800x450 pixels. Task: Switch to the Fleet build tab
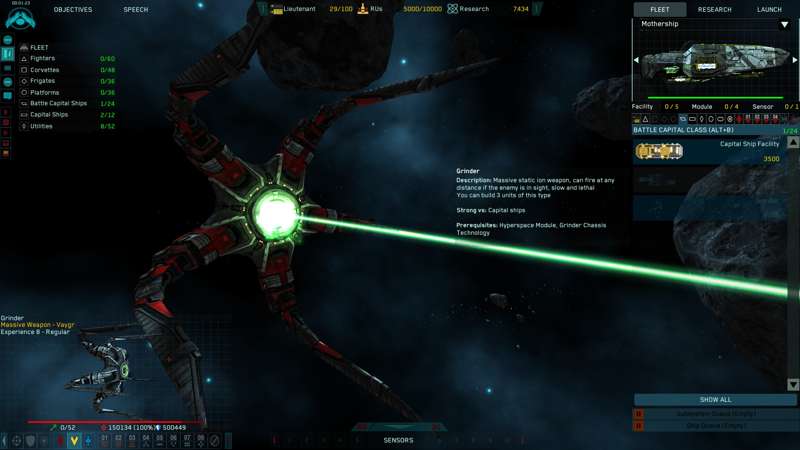point(660,9)
